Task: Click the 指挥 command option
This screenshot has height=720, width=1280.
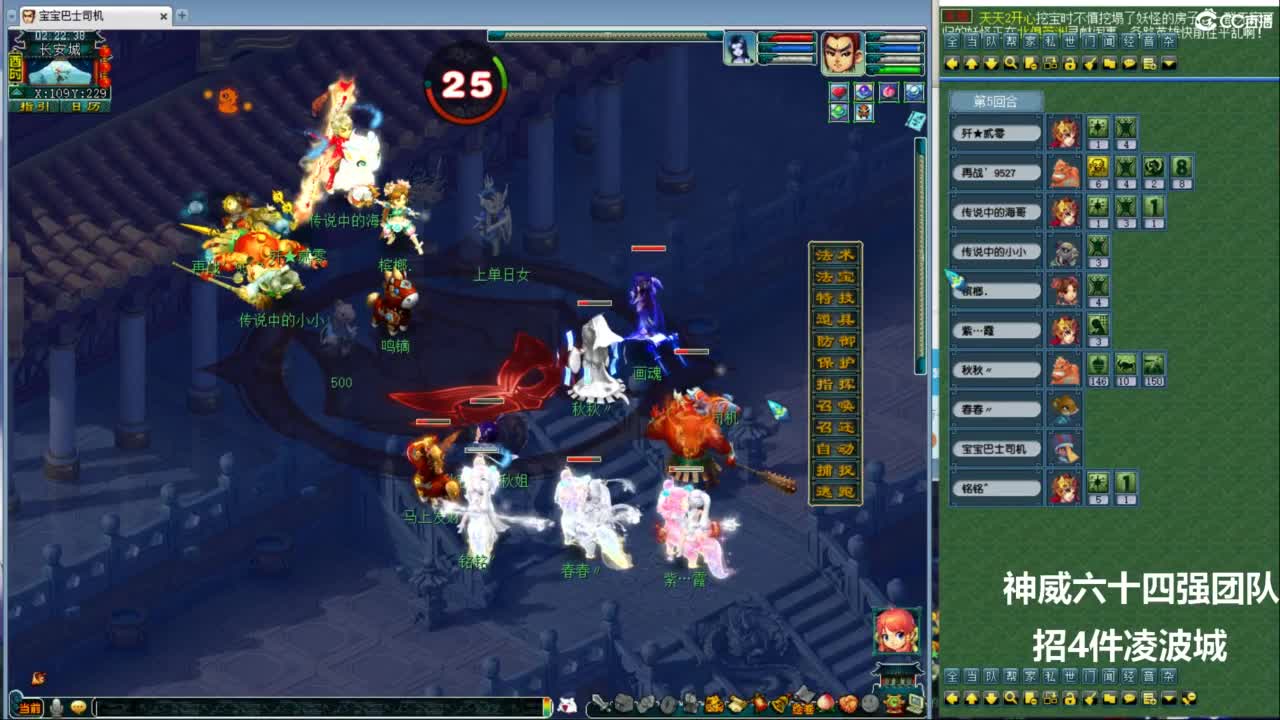Action: pos(835,383)
